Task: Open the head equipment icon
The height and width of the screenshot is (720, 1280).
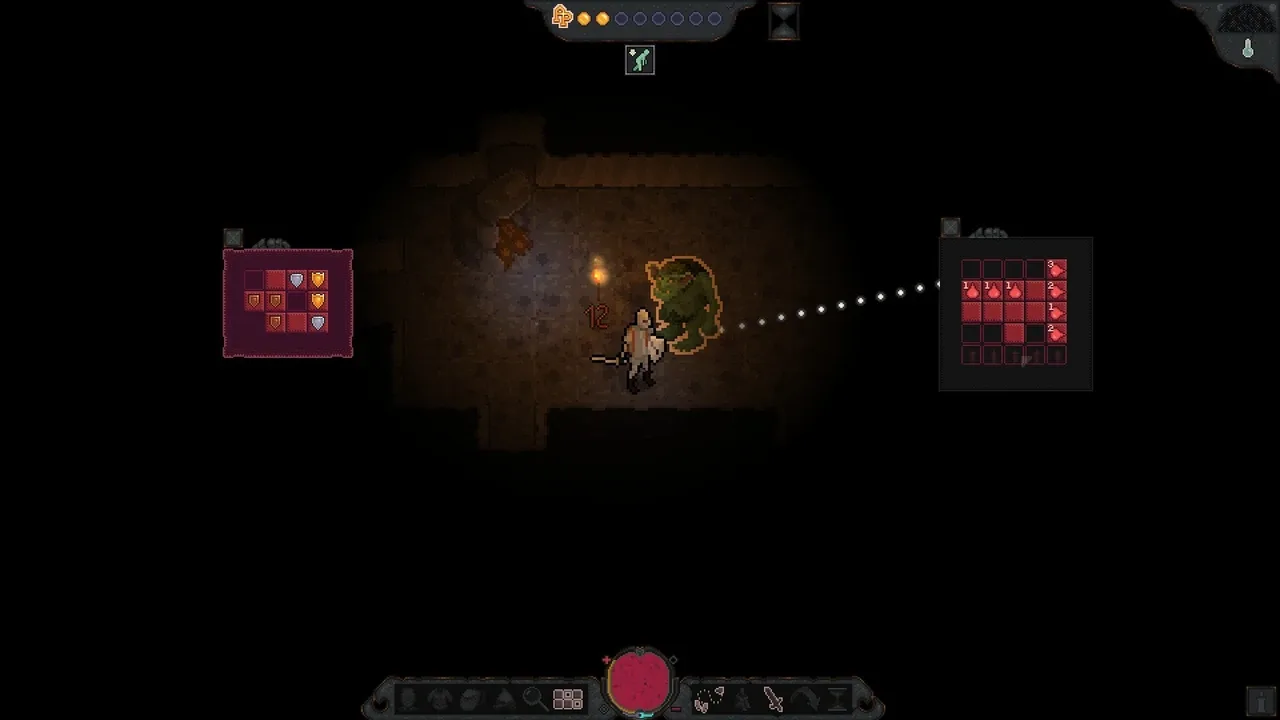Action: click(408, 699)
